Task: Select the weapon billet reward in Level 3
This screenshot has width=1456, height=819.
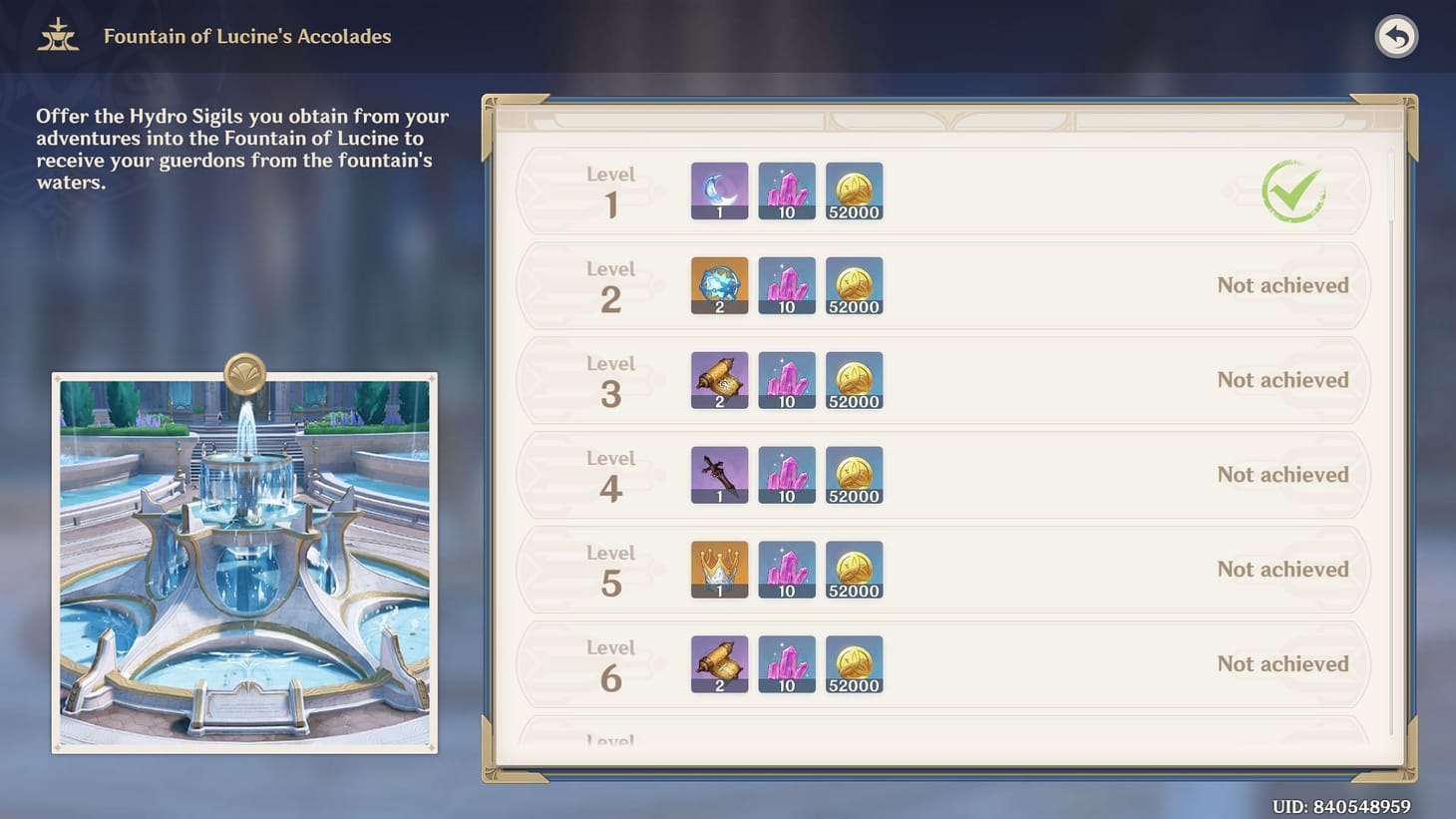Action: tap(719, 380)
